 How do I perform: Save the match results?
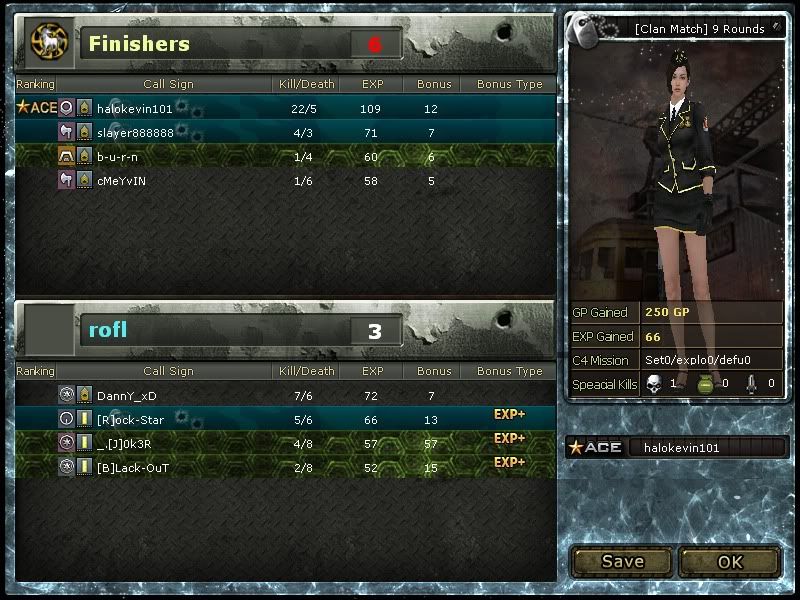pos(622,561)
